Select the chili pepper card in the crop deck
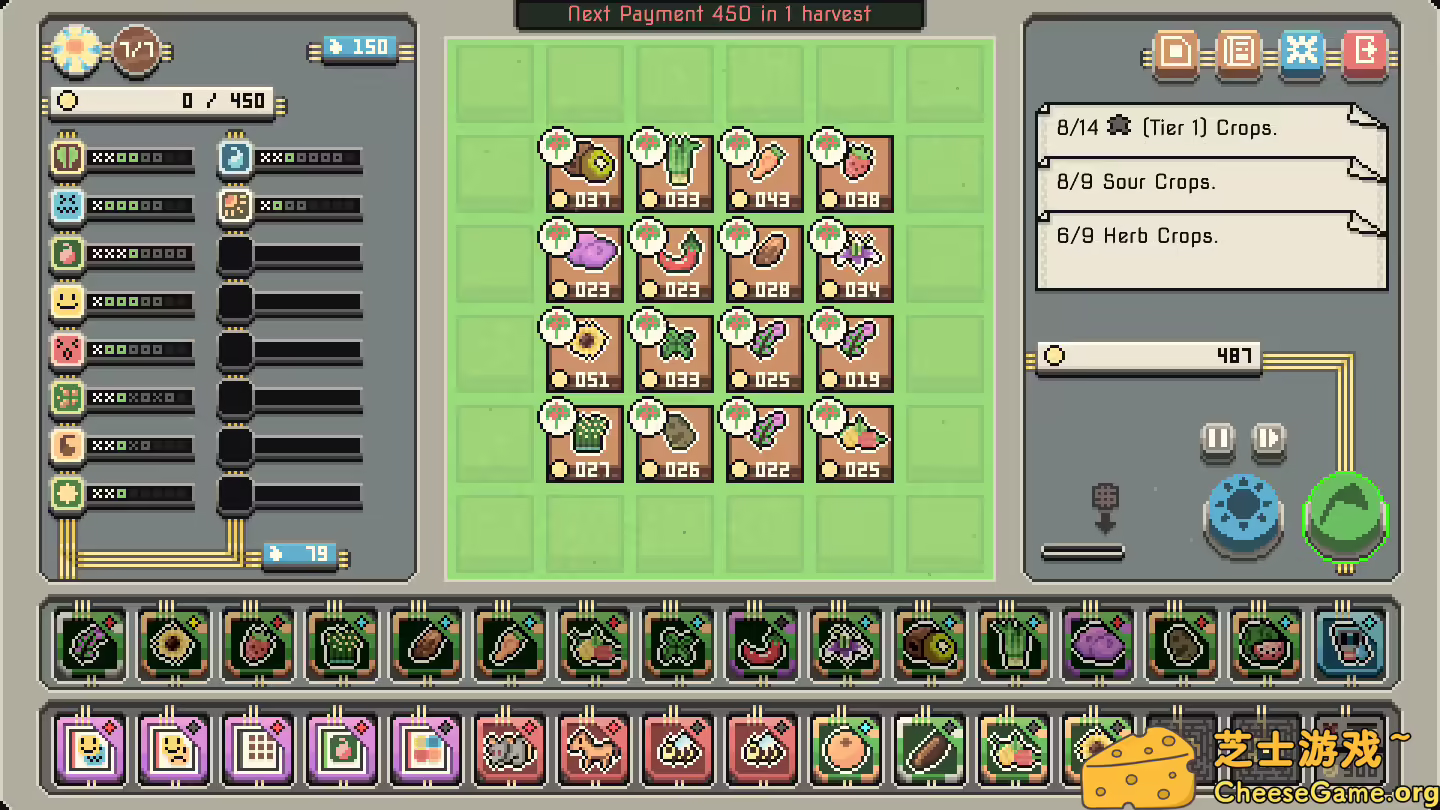 pos(761,644)
